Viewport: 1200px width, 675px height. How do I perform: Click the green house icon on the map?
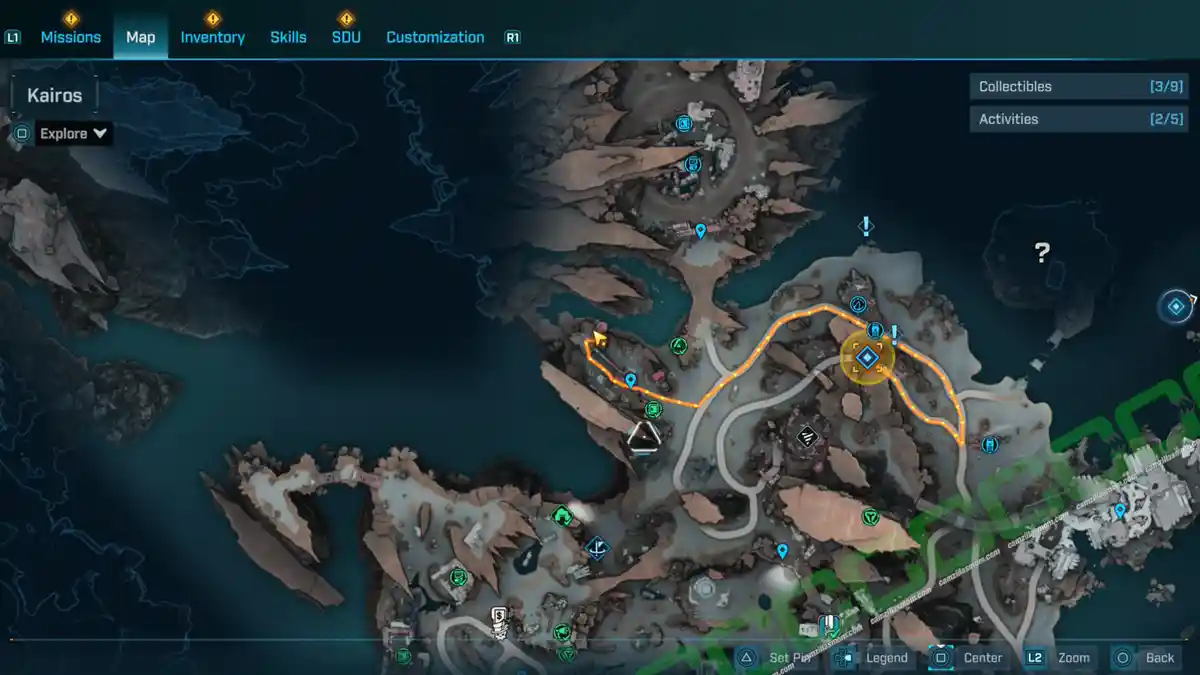pos(562,516)
